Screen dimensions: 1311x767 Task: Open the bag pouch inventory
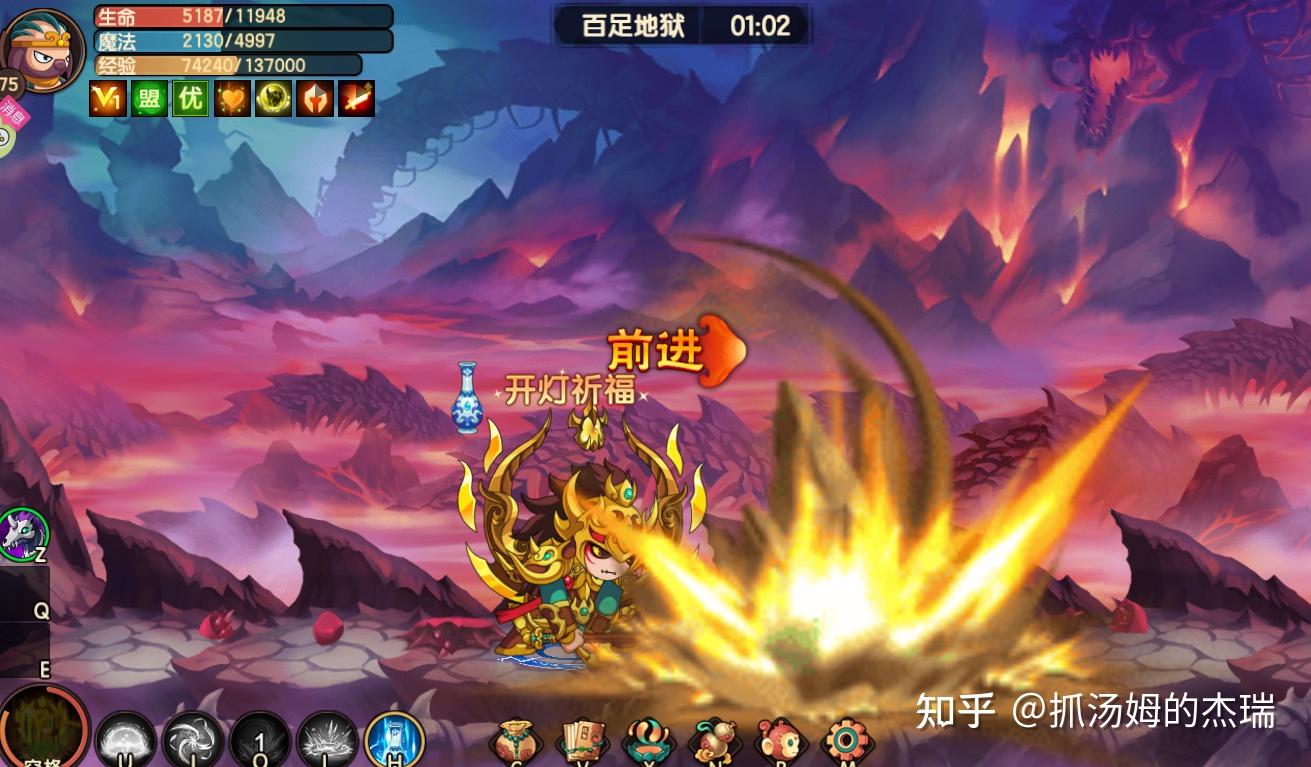pos(516,744)
